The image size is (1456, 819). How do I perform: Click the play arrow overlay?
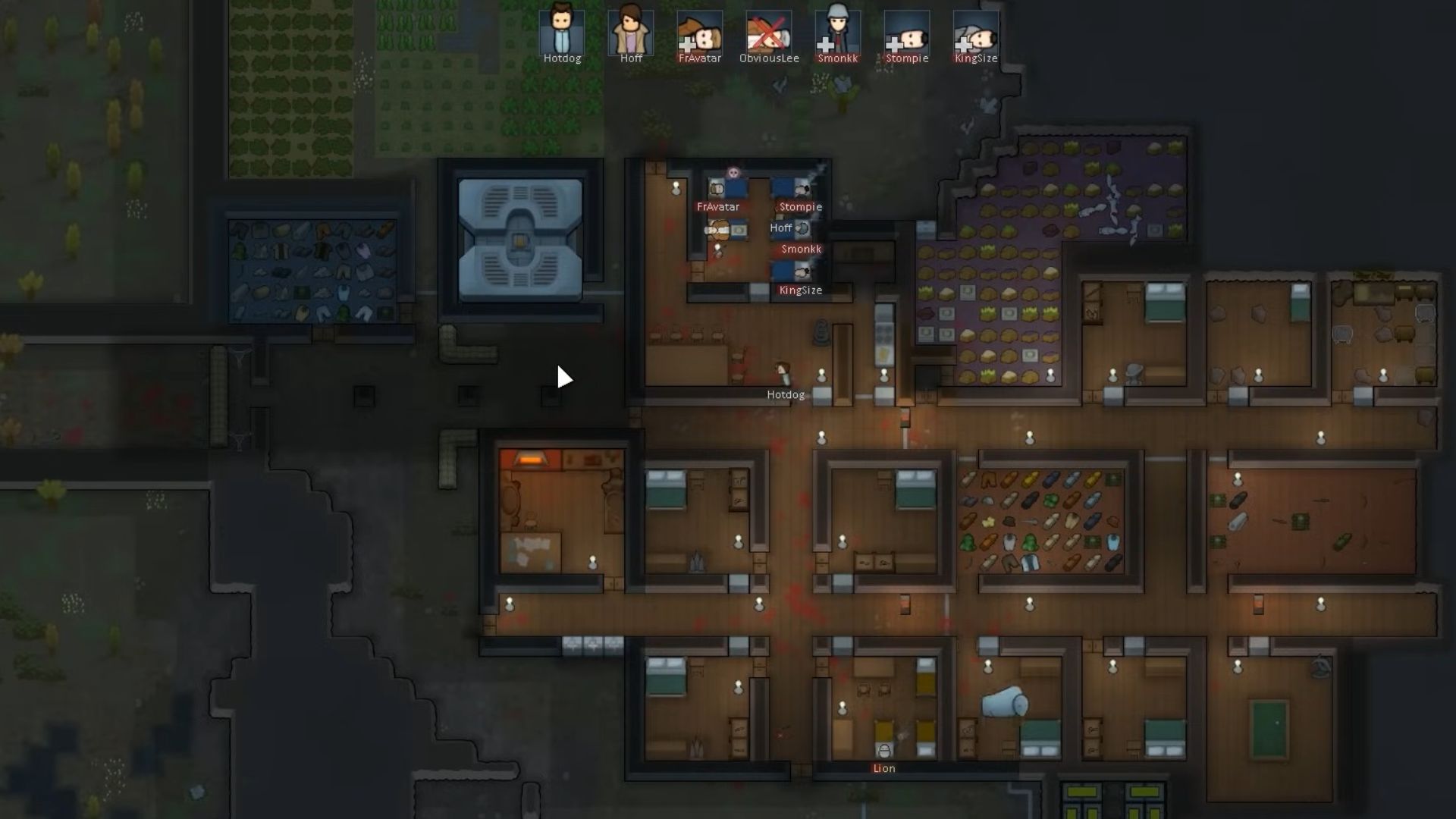565,376
